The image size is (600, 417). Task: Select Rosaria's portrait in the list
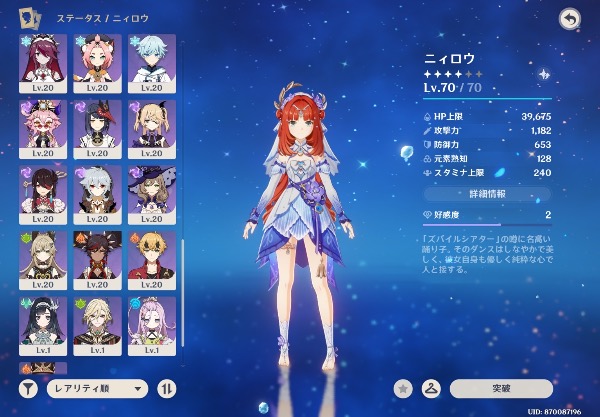coord(43,62)
